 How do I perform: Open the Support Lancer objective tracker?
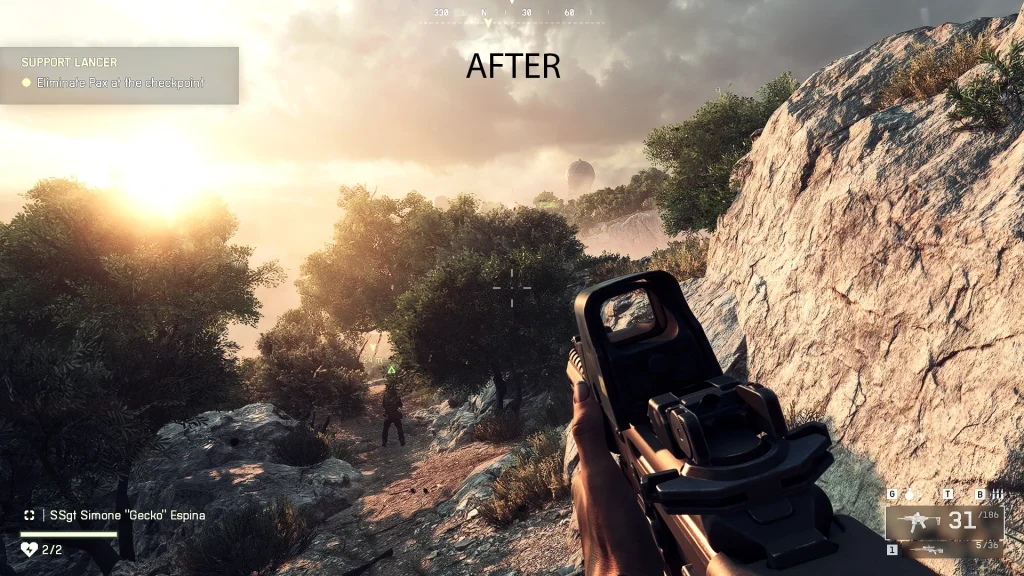pyautogui.click(x=119, y=75)
